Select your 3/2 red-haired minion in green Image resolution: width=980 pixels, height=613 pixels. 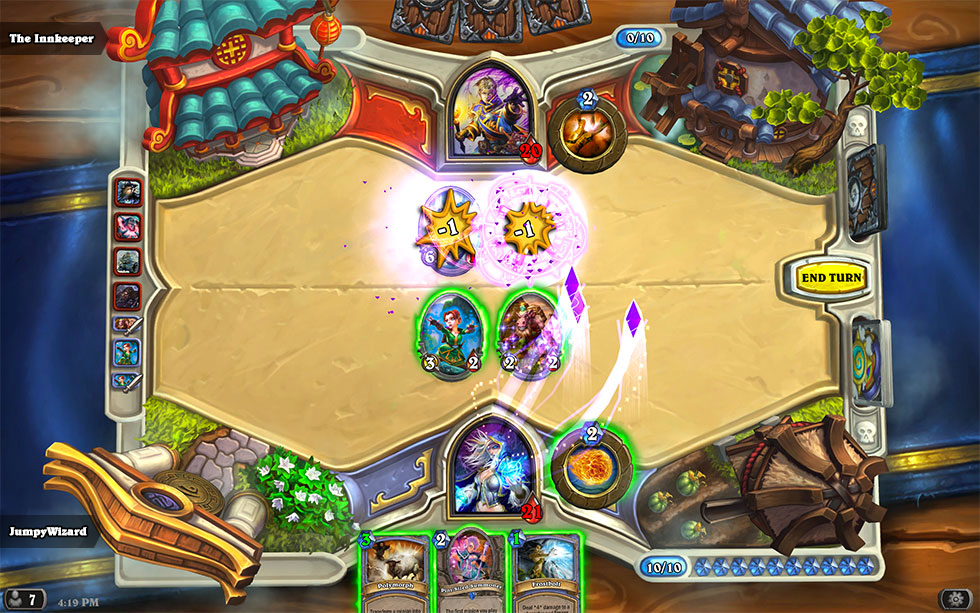[448, 333]
